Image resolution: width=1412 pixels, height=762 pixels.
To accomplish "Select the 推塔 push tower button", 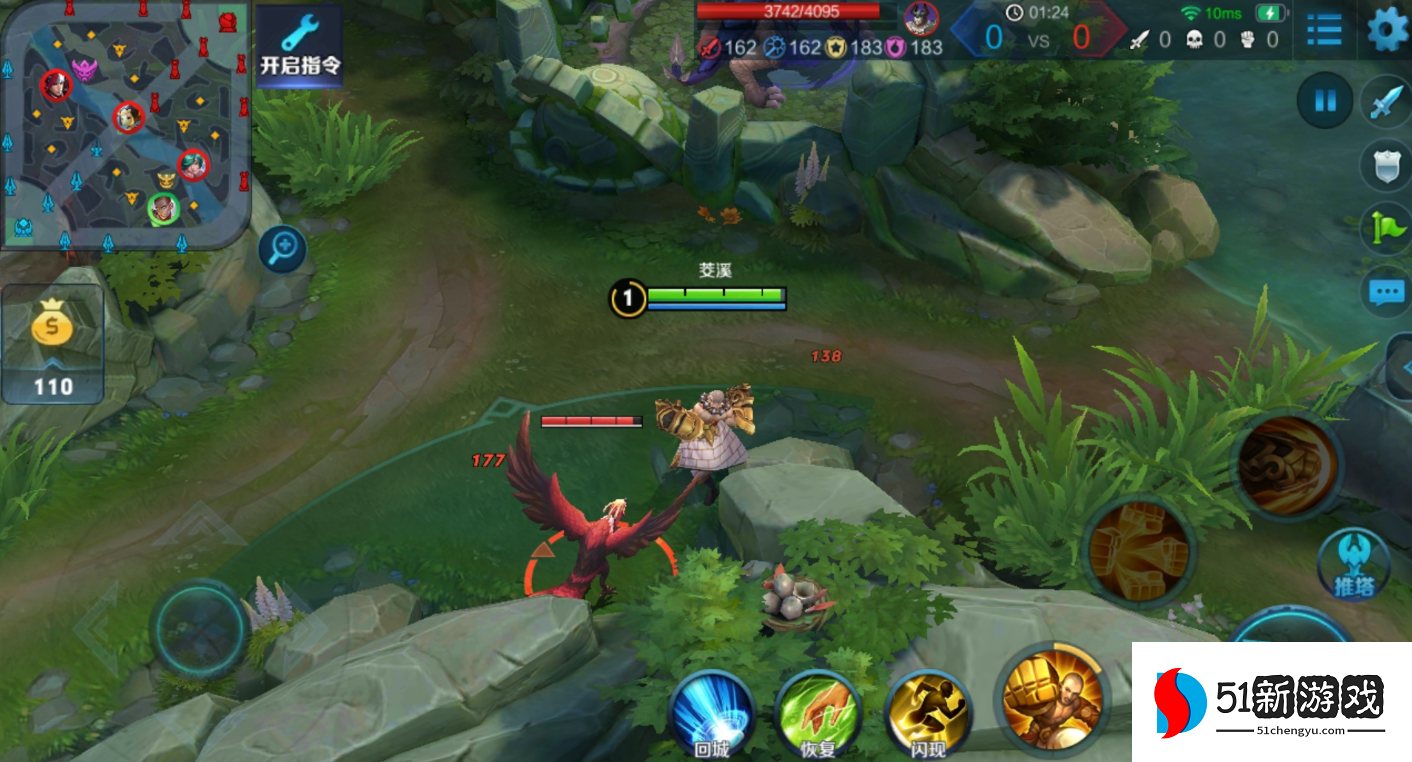I will coord(1354,565).
